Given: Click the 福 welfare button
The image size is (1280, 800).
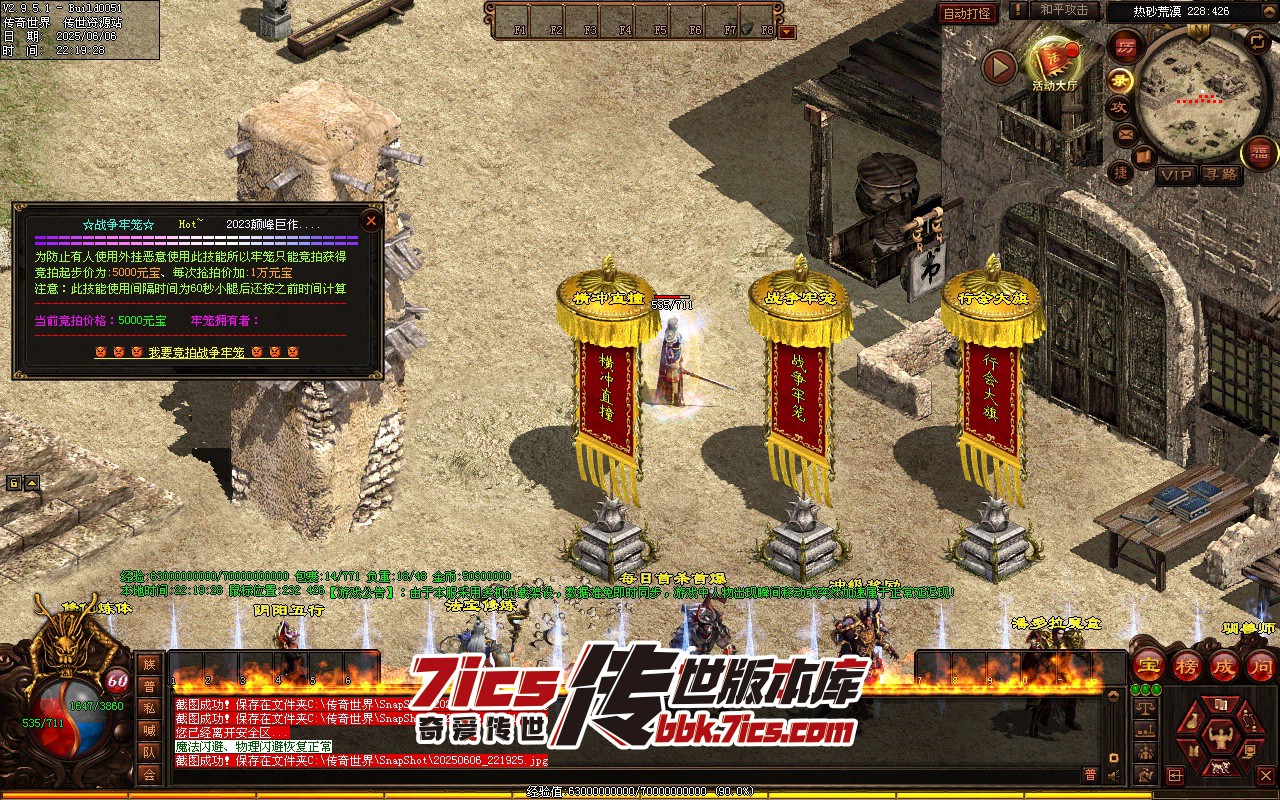Looking at the screenshot, I should tap(1260, 153).
